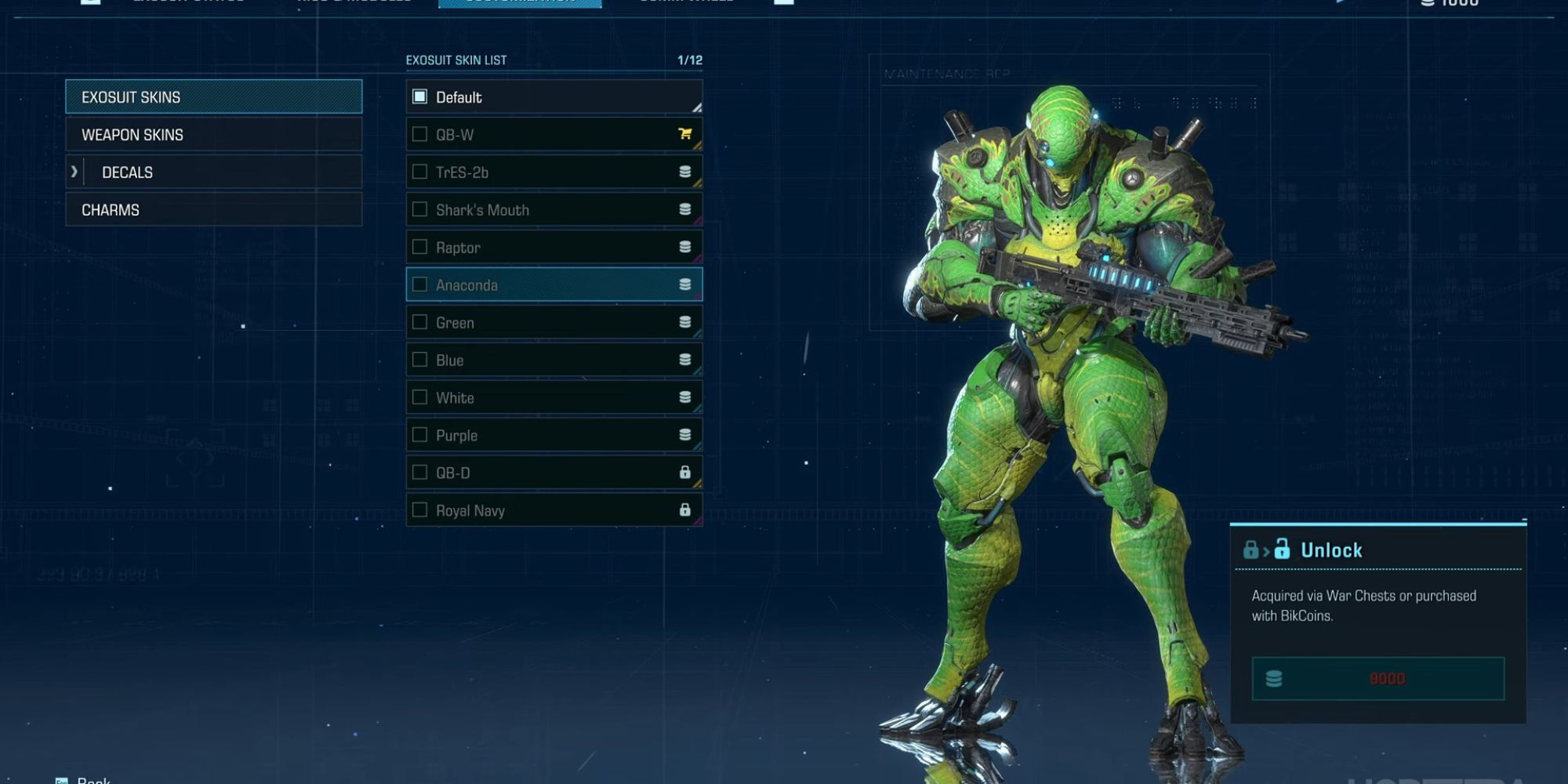This screenshot has height=784, width=1568.
Task: Select the Weapon Skins category
Action: click(213, 134)
